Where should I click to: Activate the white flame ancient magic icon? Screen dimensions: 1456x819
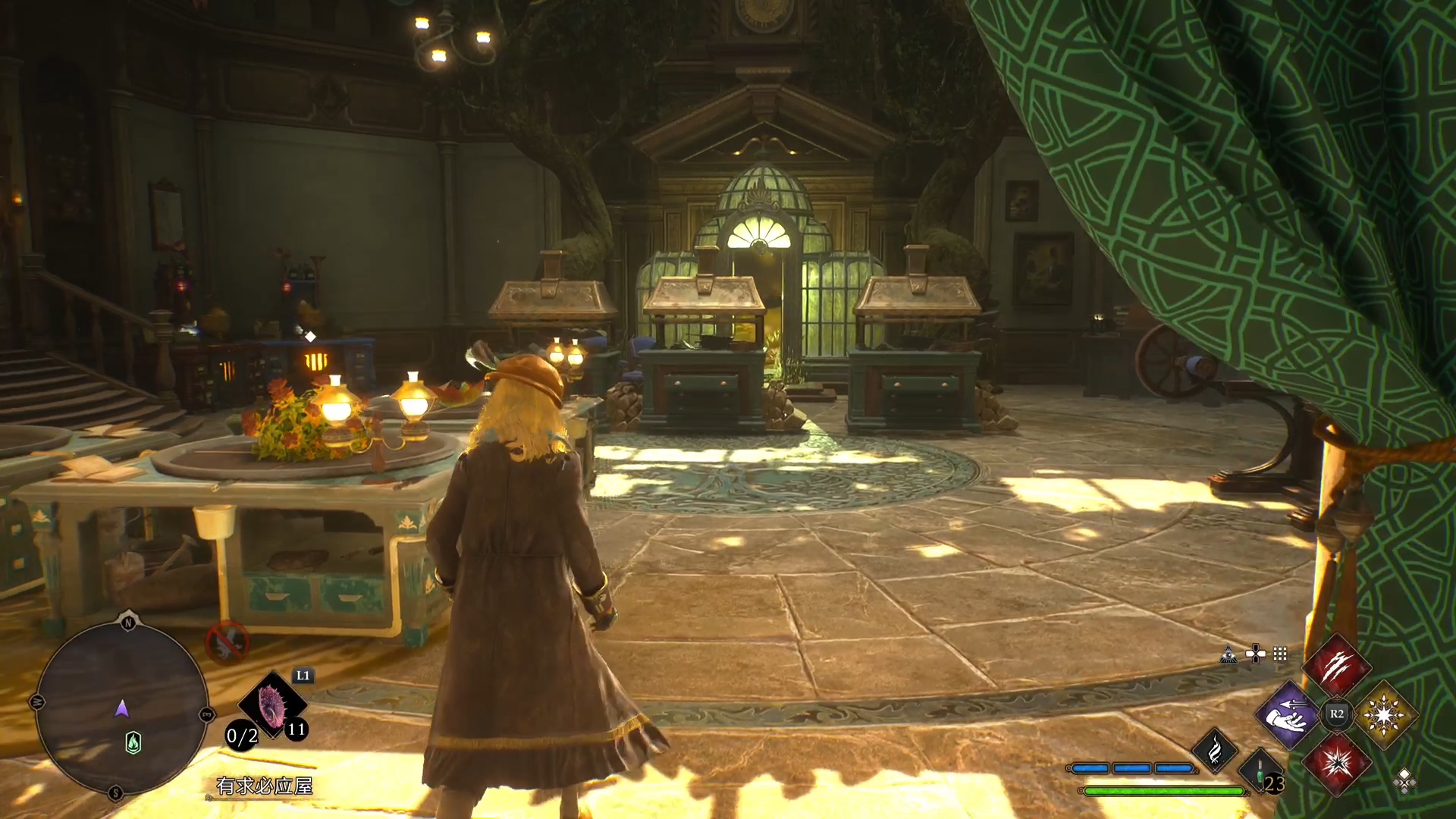(1215, 750)
